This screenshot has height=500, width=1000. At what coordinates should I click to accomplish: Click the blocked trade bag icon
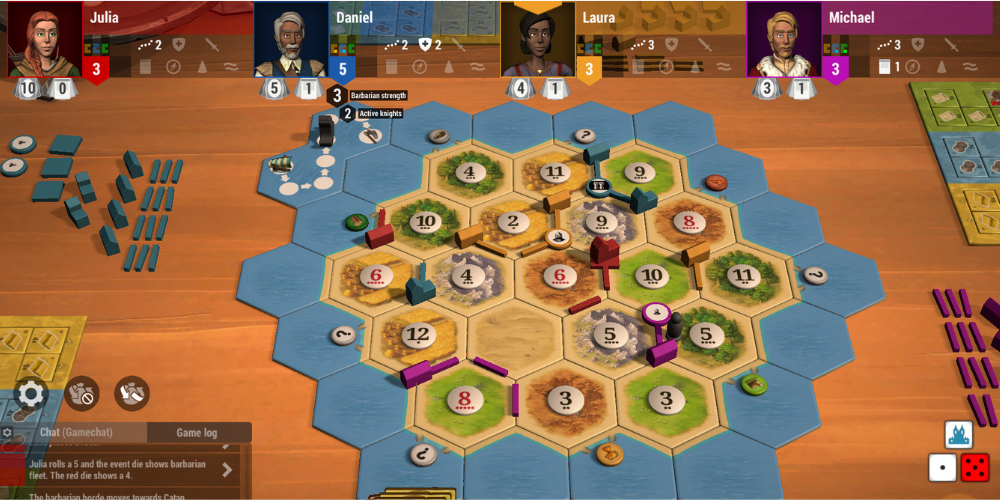coord(82,393)
